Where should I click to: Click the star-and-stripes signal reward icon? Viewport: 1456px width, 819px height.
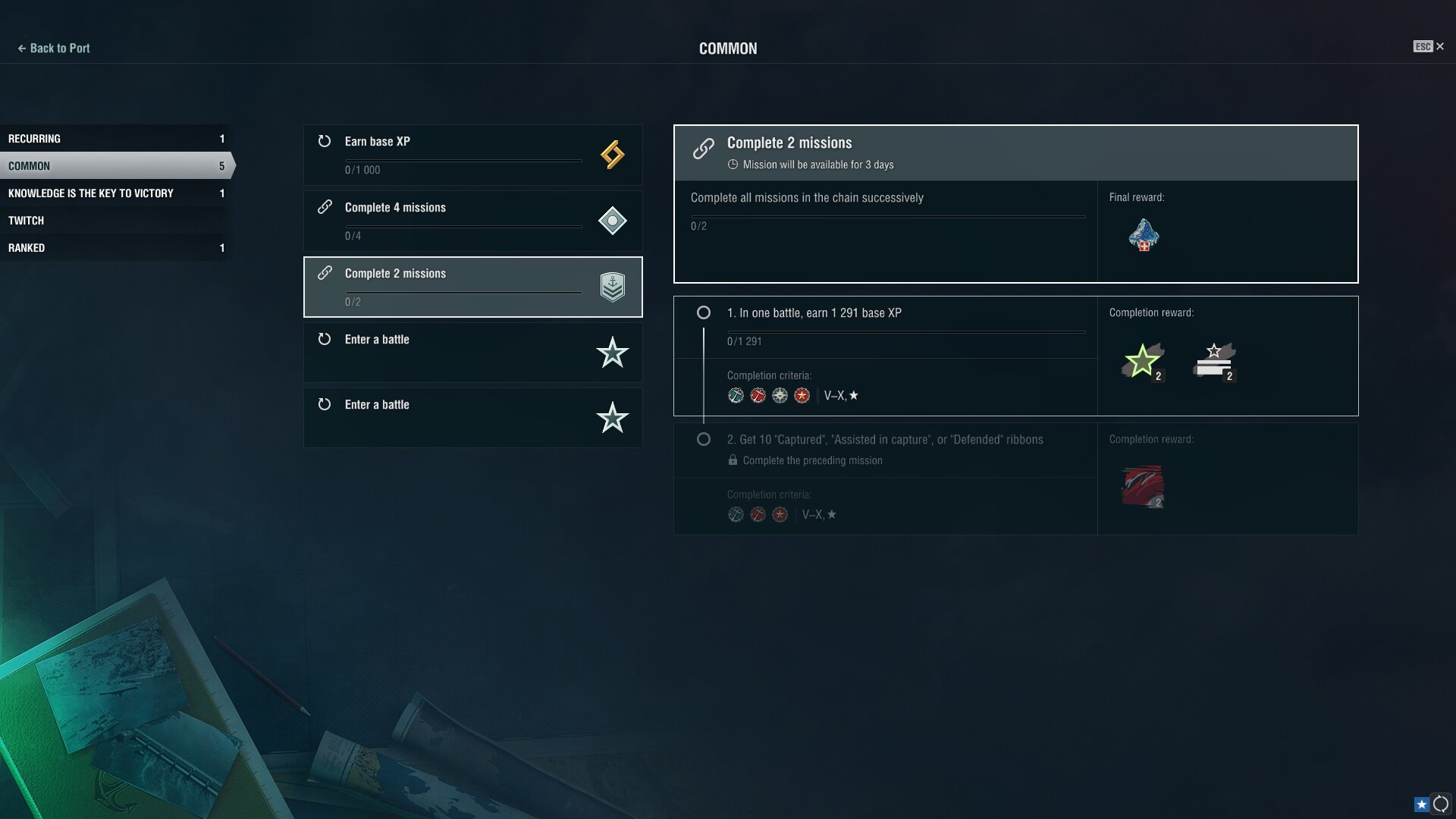1214,361
